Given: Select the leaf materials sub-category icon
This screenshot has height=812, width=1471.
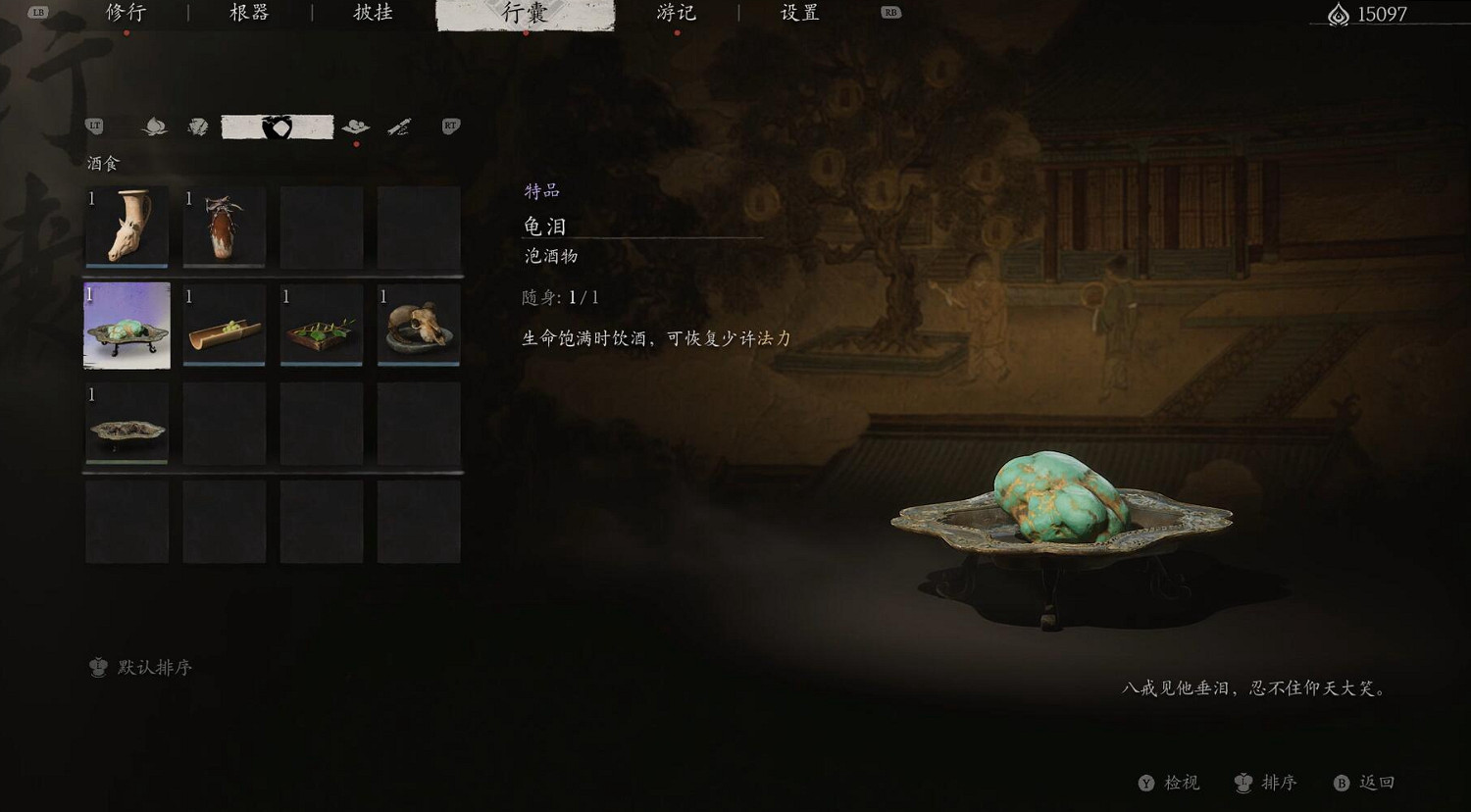Looking at the screenshot, I should click(199, 127).
